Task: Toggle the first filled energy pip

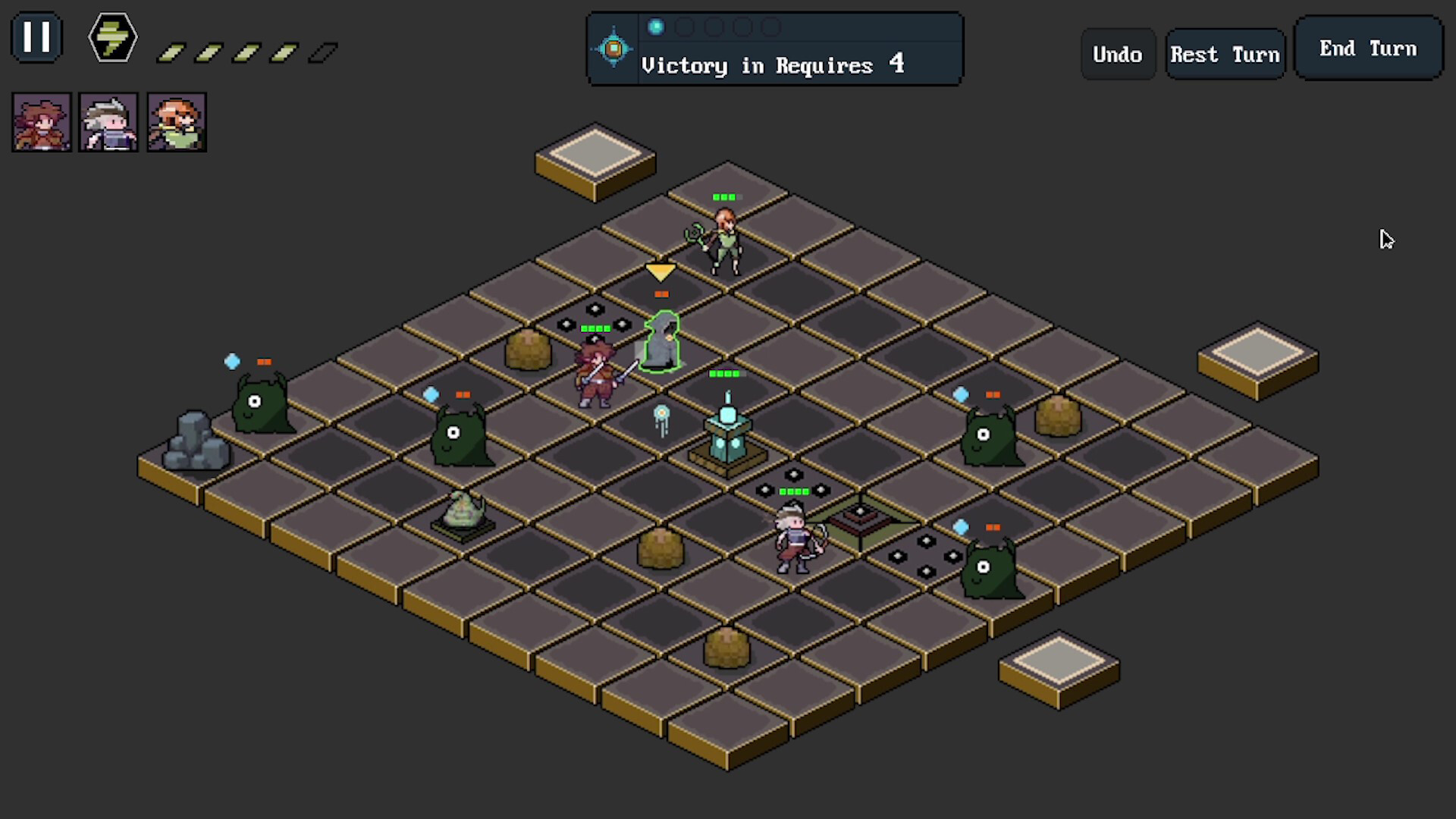Action: [172, 52]
